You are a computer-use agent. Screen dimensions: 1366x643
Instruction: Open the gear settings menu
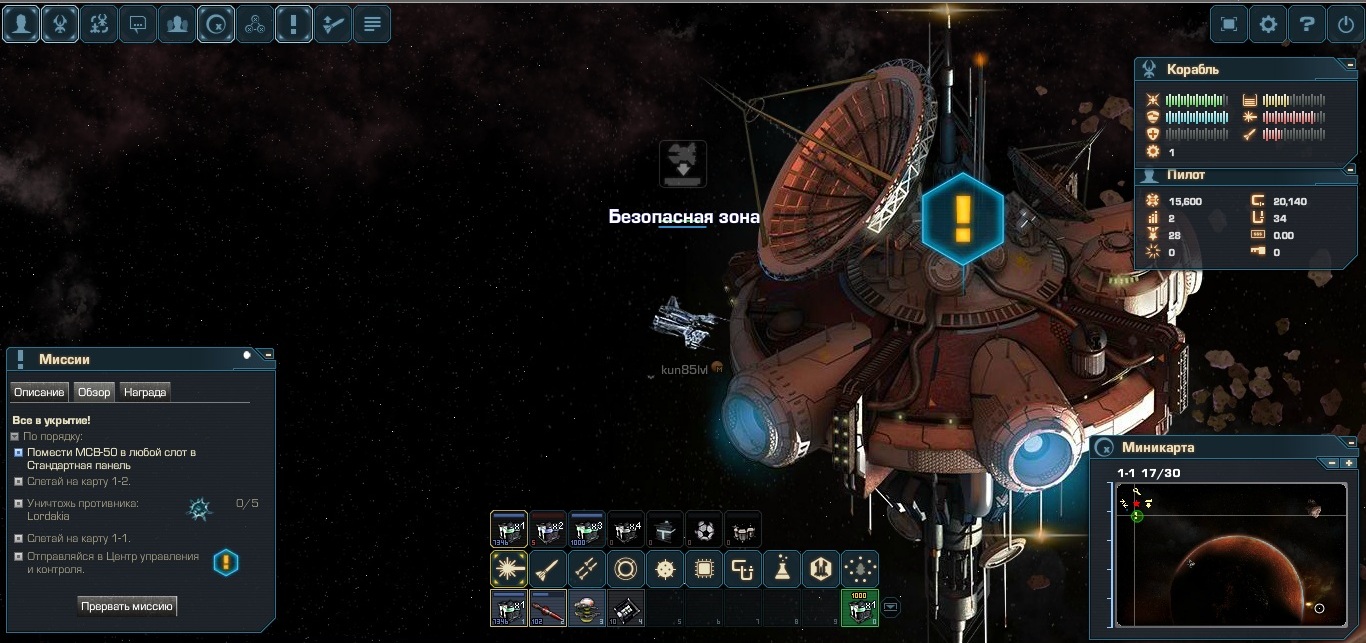[x=1268, y=24]
